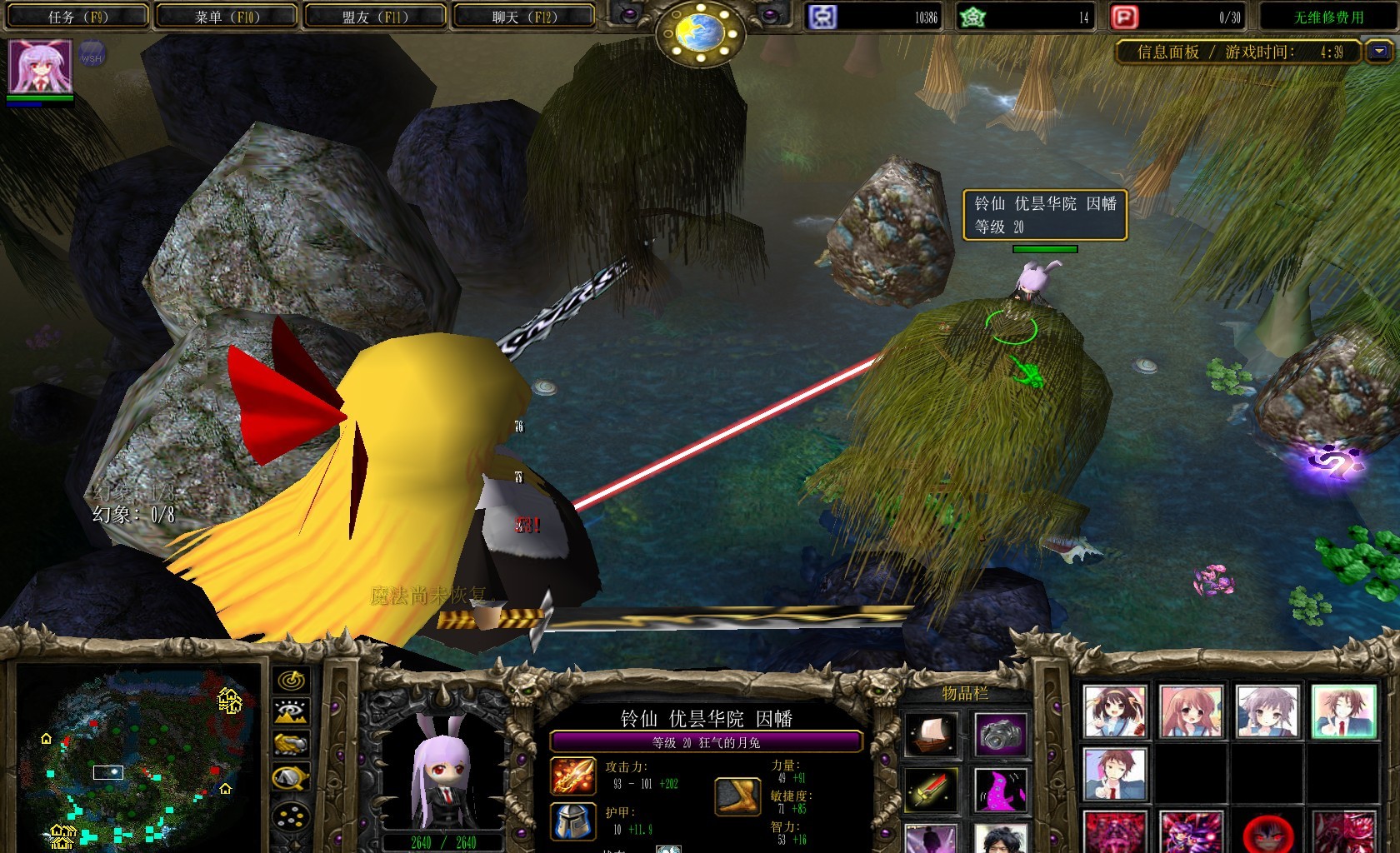Open the formation movement toggle button
The image size is (1400, 853).
(291, 817)
